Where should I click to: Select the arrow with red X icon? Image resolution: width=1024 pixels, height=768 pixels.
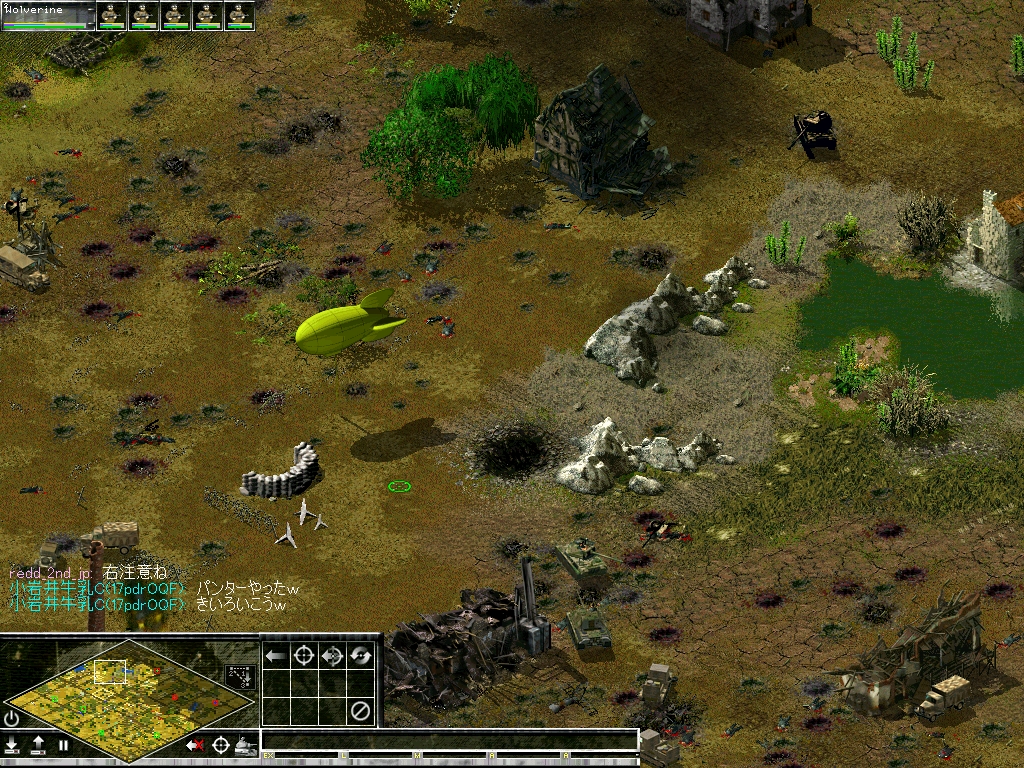point(194,745)
